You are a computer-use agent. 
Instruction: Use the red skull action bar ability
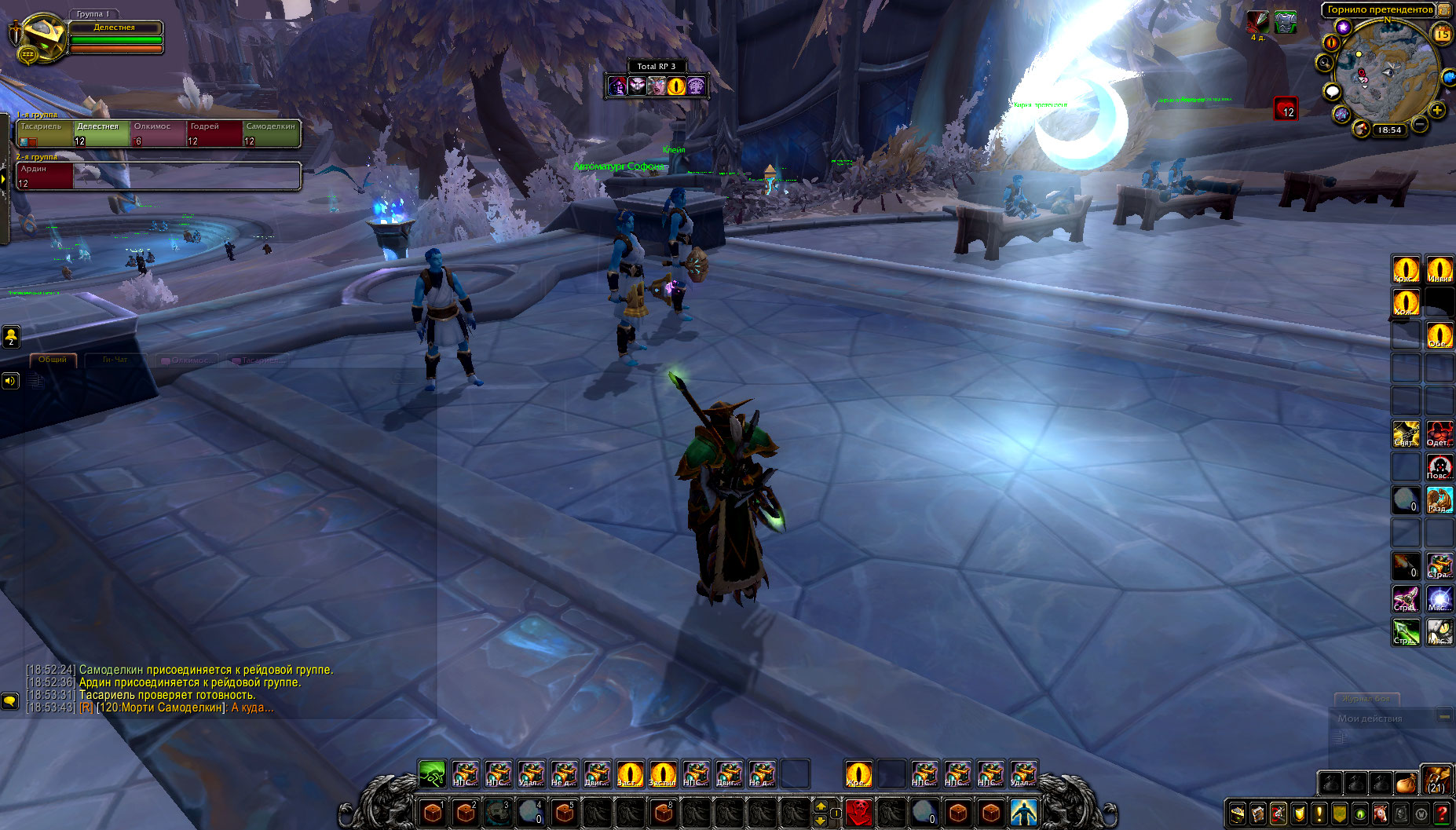[x=859, y=813]
